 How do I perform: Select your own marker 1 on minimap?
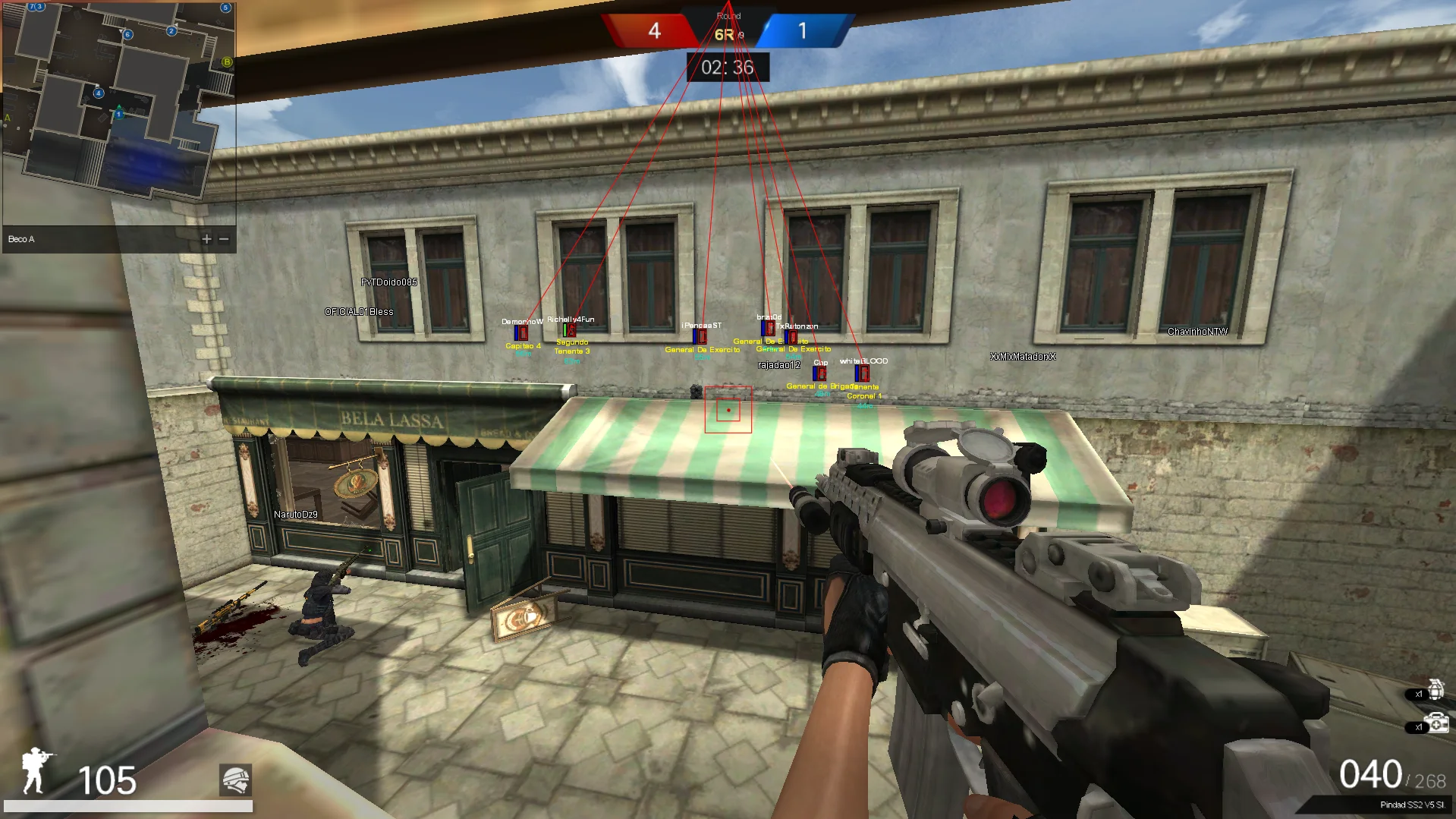tap(118, 114)
